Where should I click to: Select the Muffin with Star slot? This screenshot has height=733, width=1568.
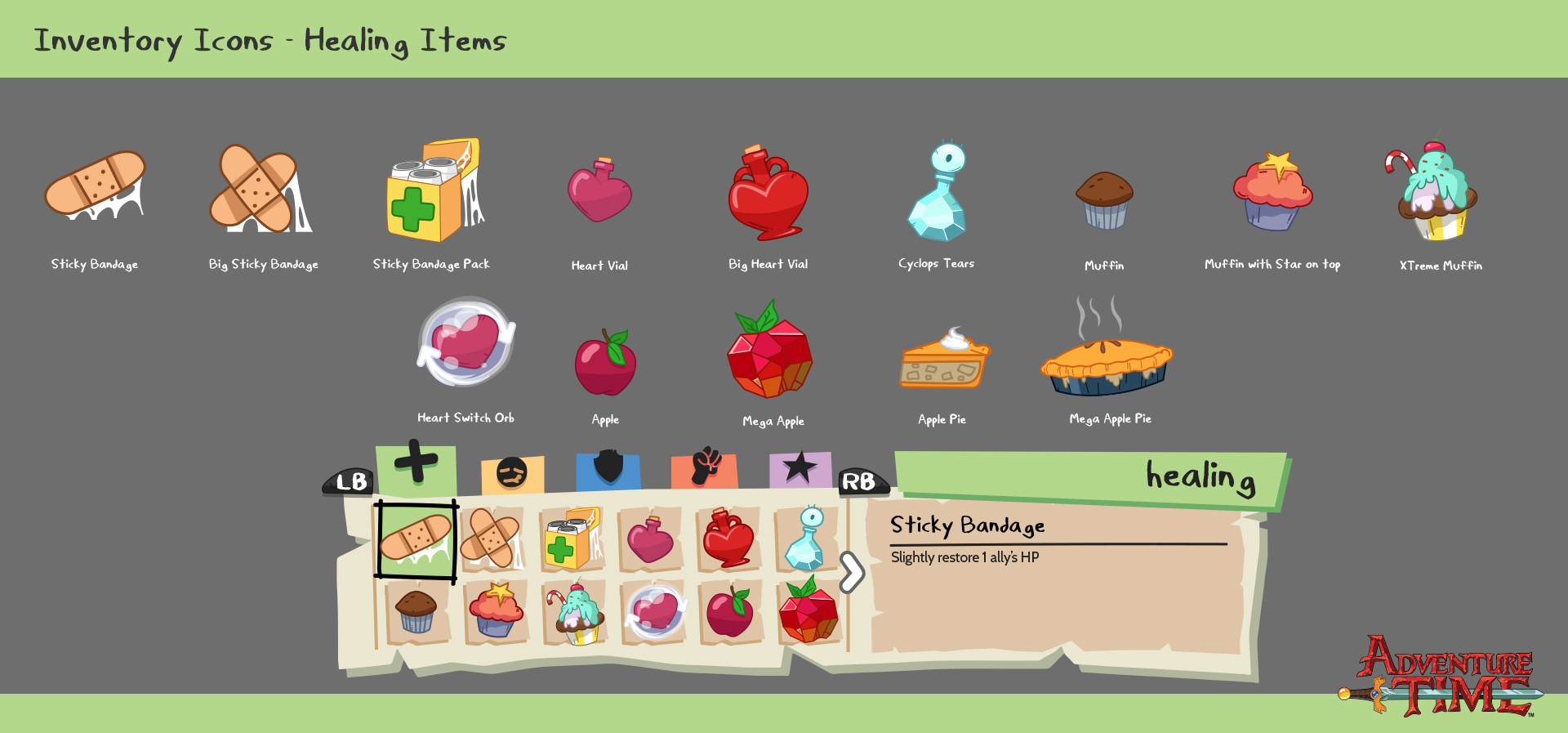pos(495,613)
